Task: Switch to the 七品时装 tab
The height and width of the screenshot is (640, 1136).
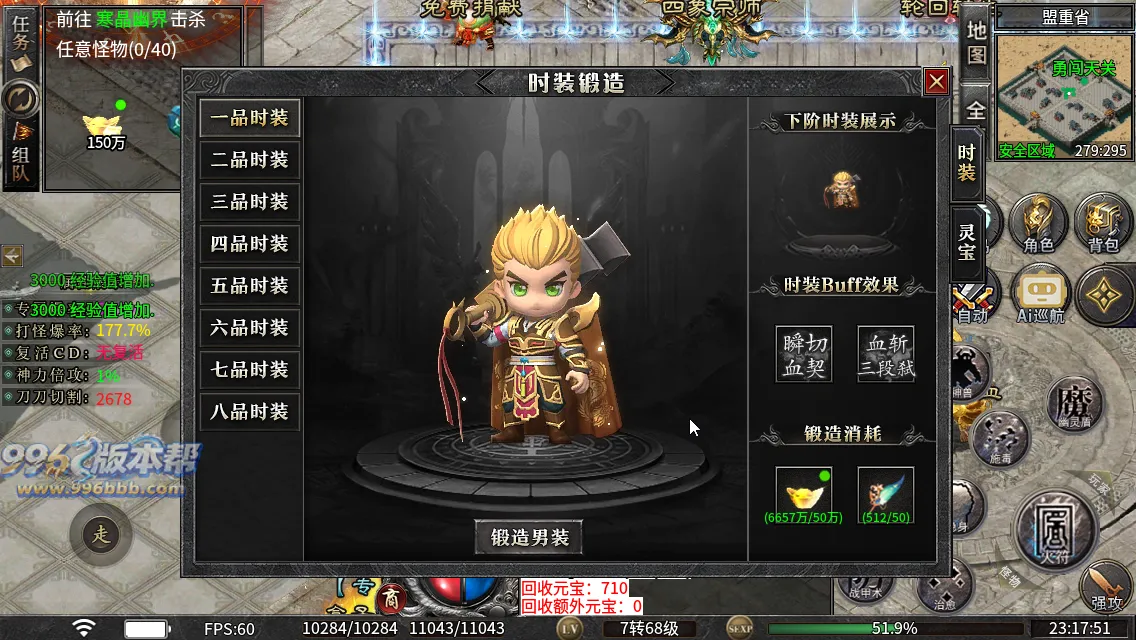Action: (x=250, y=370)
